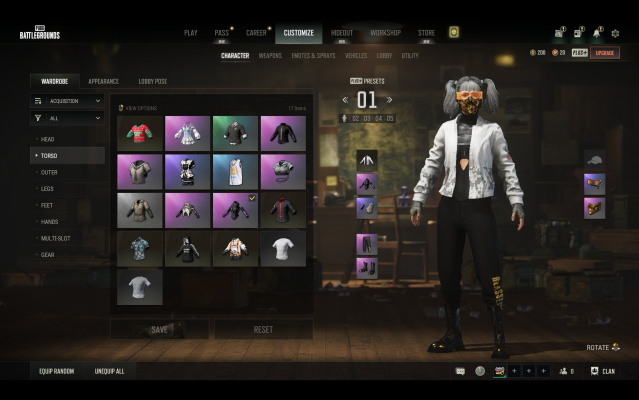Expand the Acquisition sort dropdown
The image size is (639, 400).
[x=67, y=101]
